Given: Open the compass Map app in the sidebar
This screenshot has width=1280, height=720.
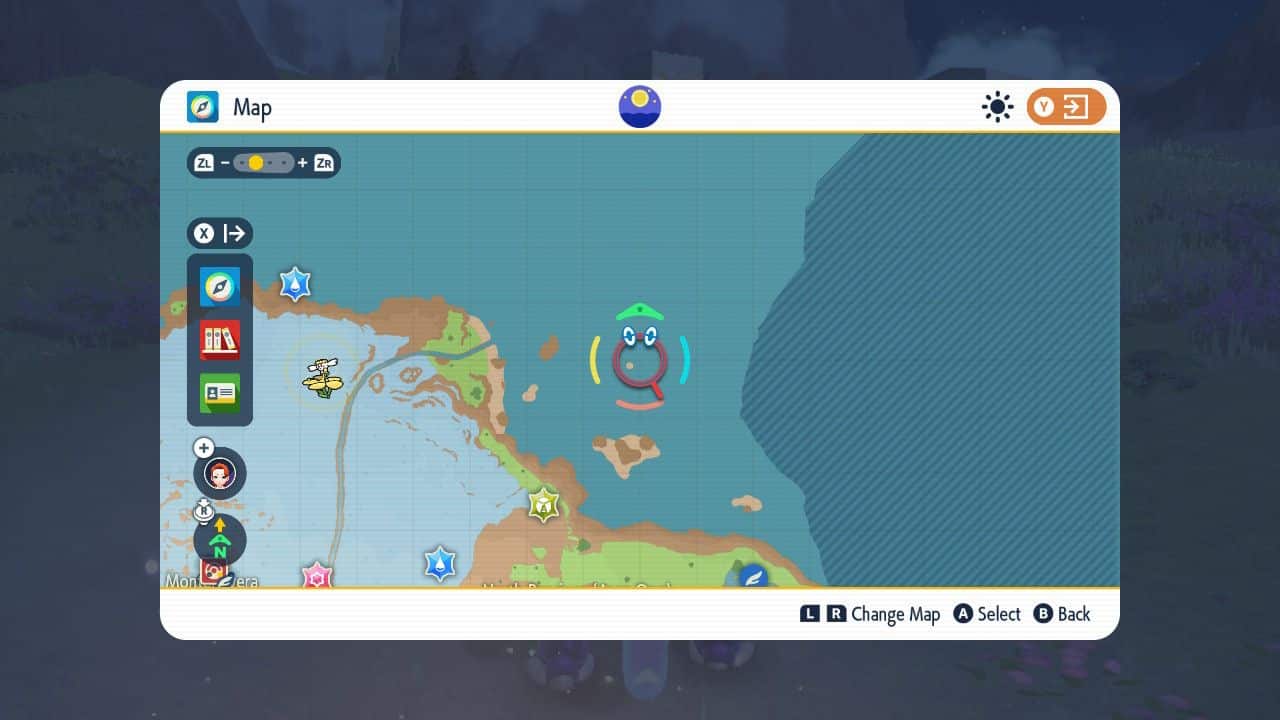Looking at the screenshot, I should [220, 287].
